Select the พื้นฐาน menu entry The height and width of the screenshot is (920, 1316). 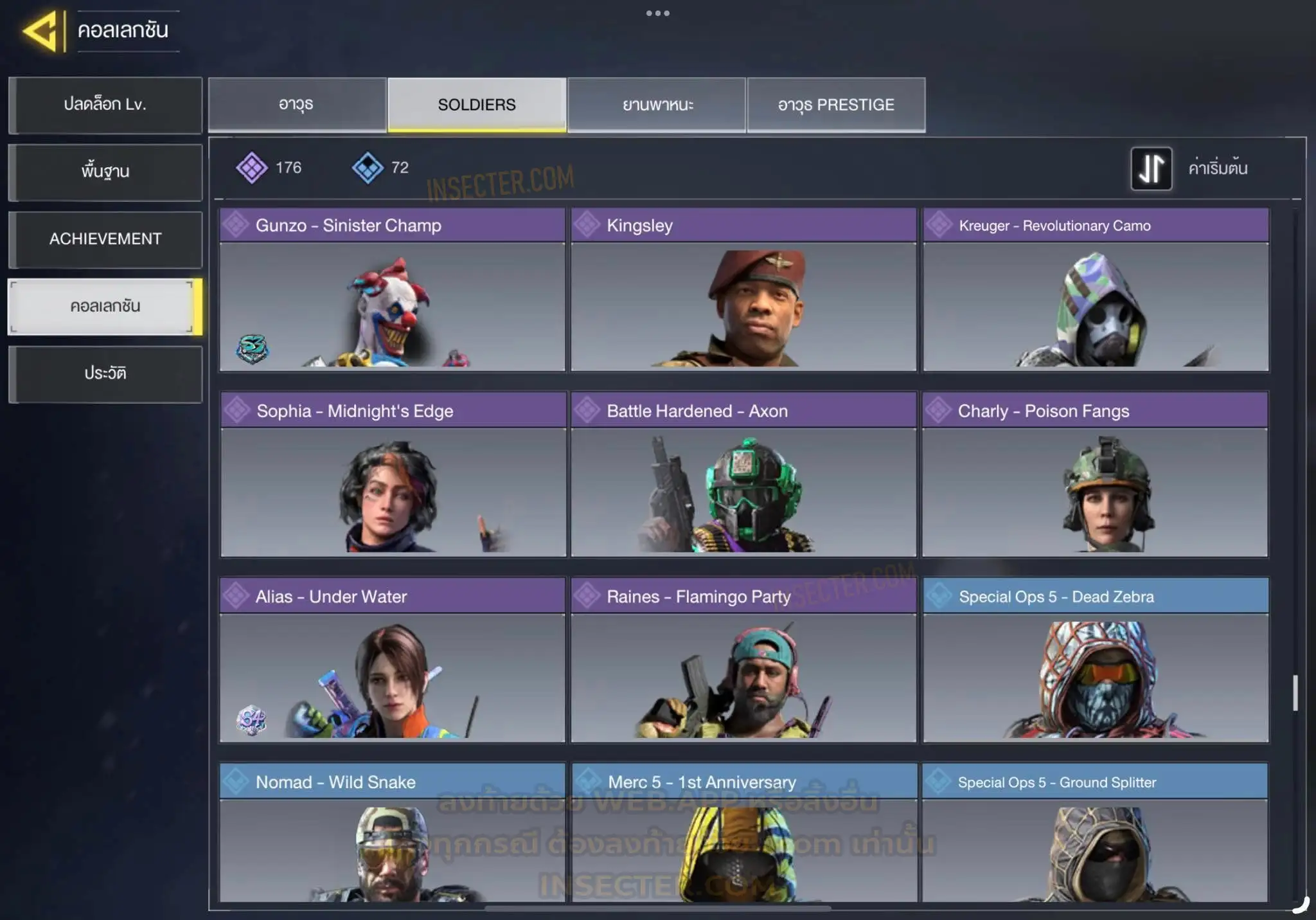[105, 172]
